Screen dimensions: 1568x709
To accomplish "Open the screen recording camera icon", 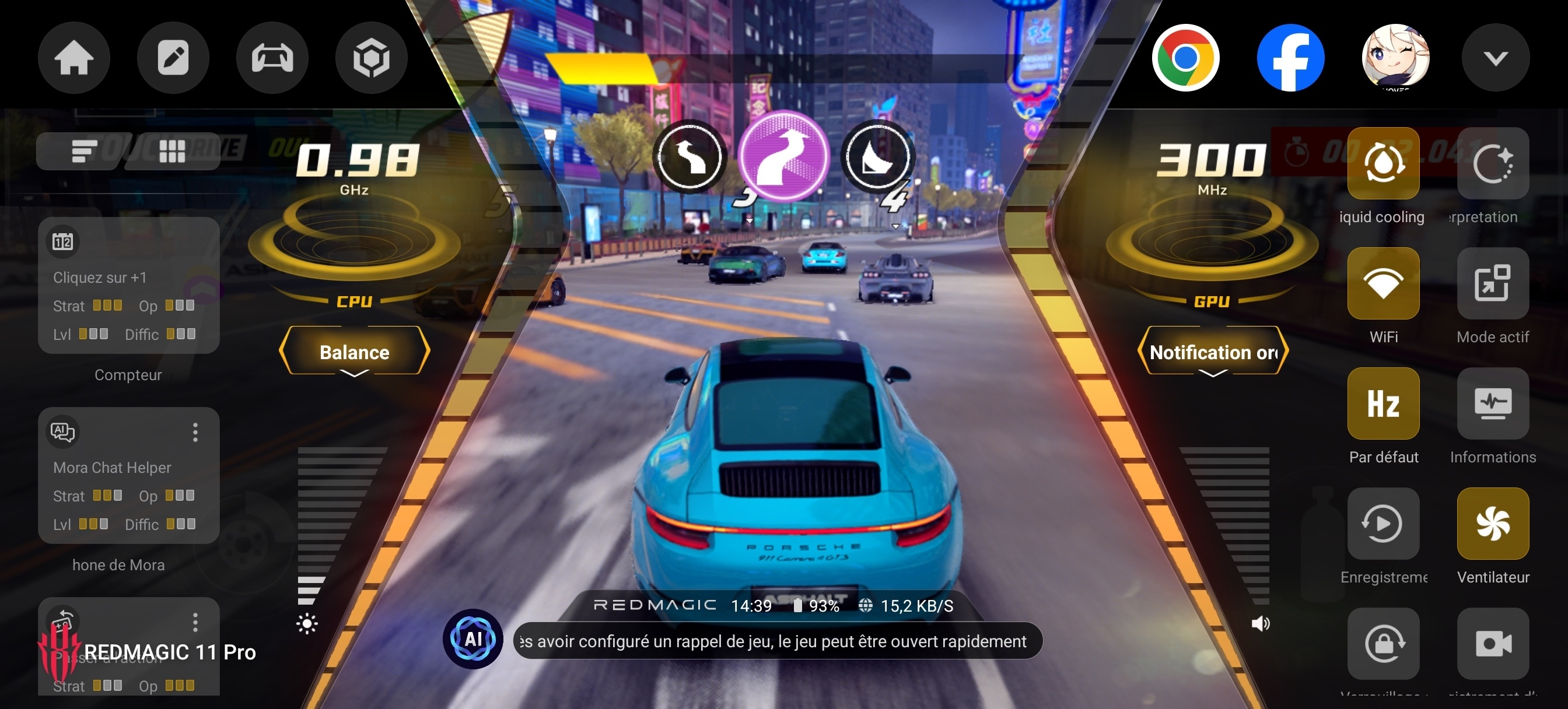I will pos(1493,644).
